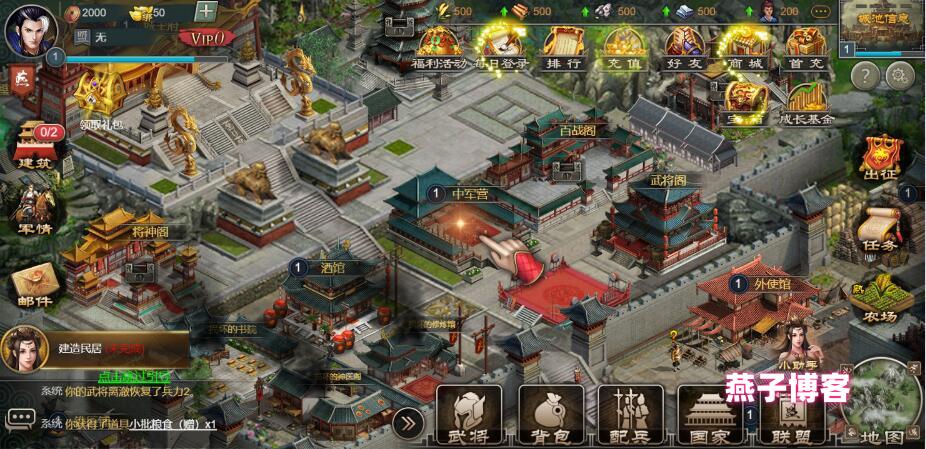
Task: Open the 邮件 mail icon
Action: click(31, 285)
